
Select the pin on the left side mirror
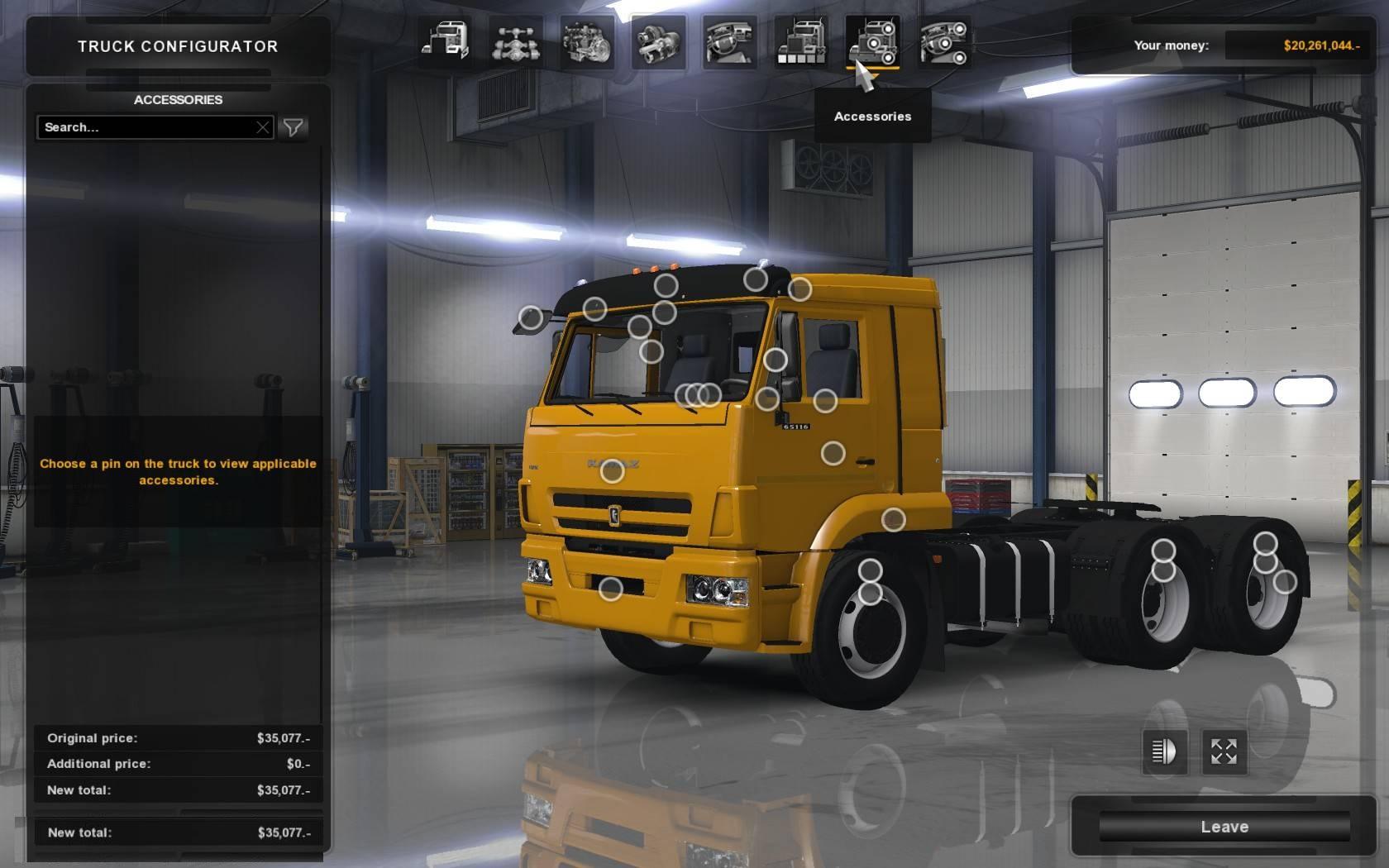531,317
